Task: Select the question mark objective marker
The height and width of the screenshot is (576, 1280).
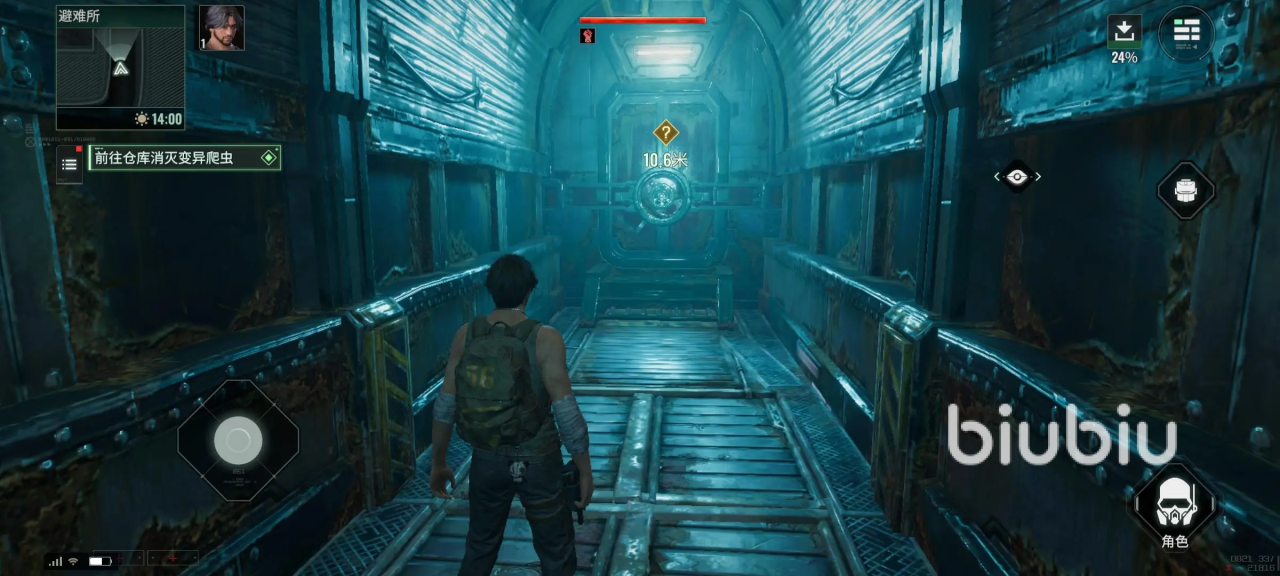Action: (666, 132)
